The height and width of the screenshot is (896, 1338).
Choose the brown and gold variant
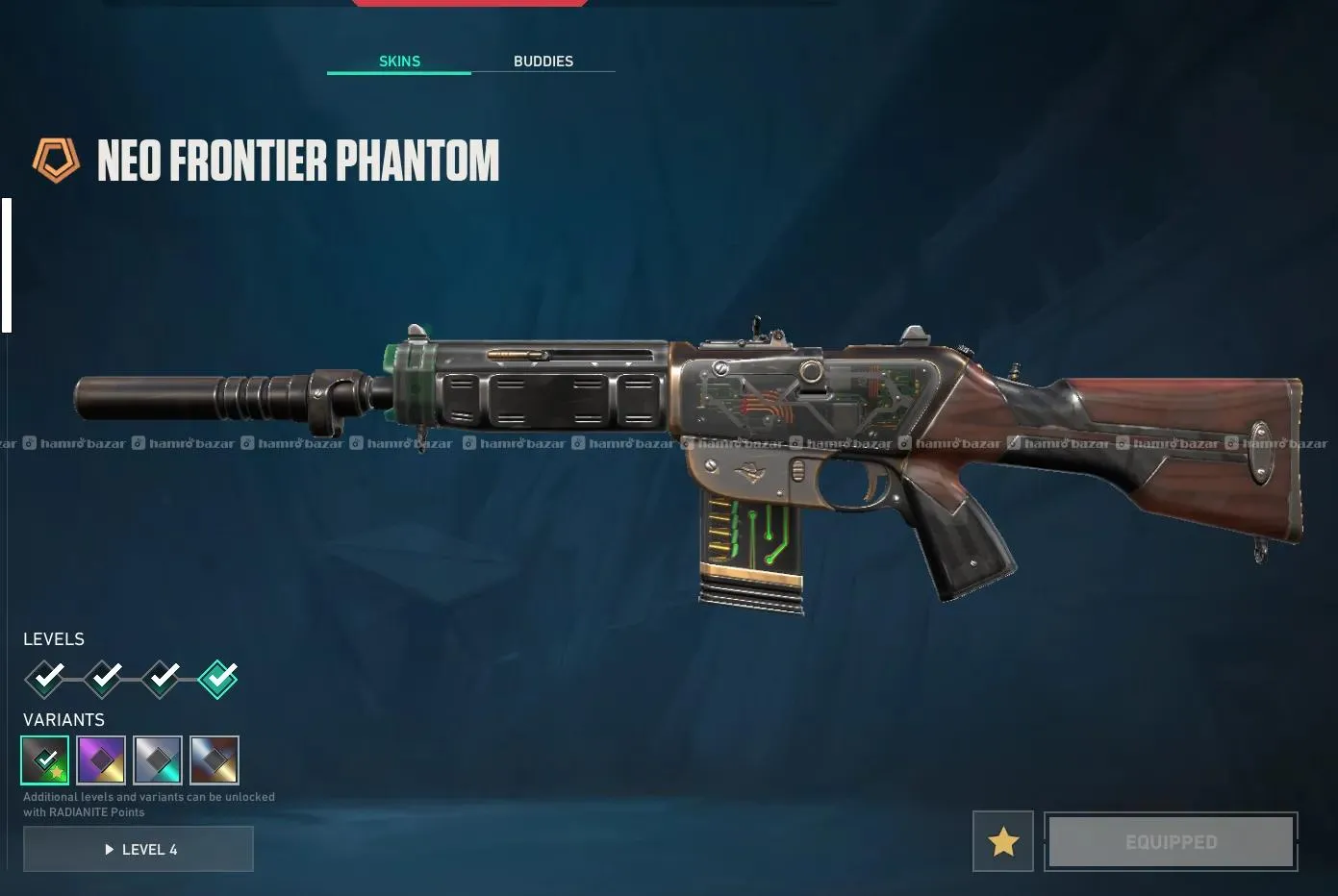(x=215, y=760)
